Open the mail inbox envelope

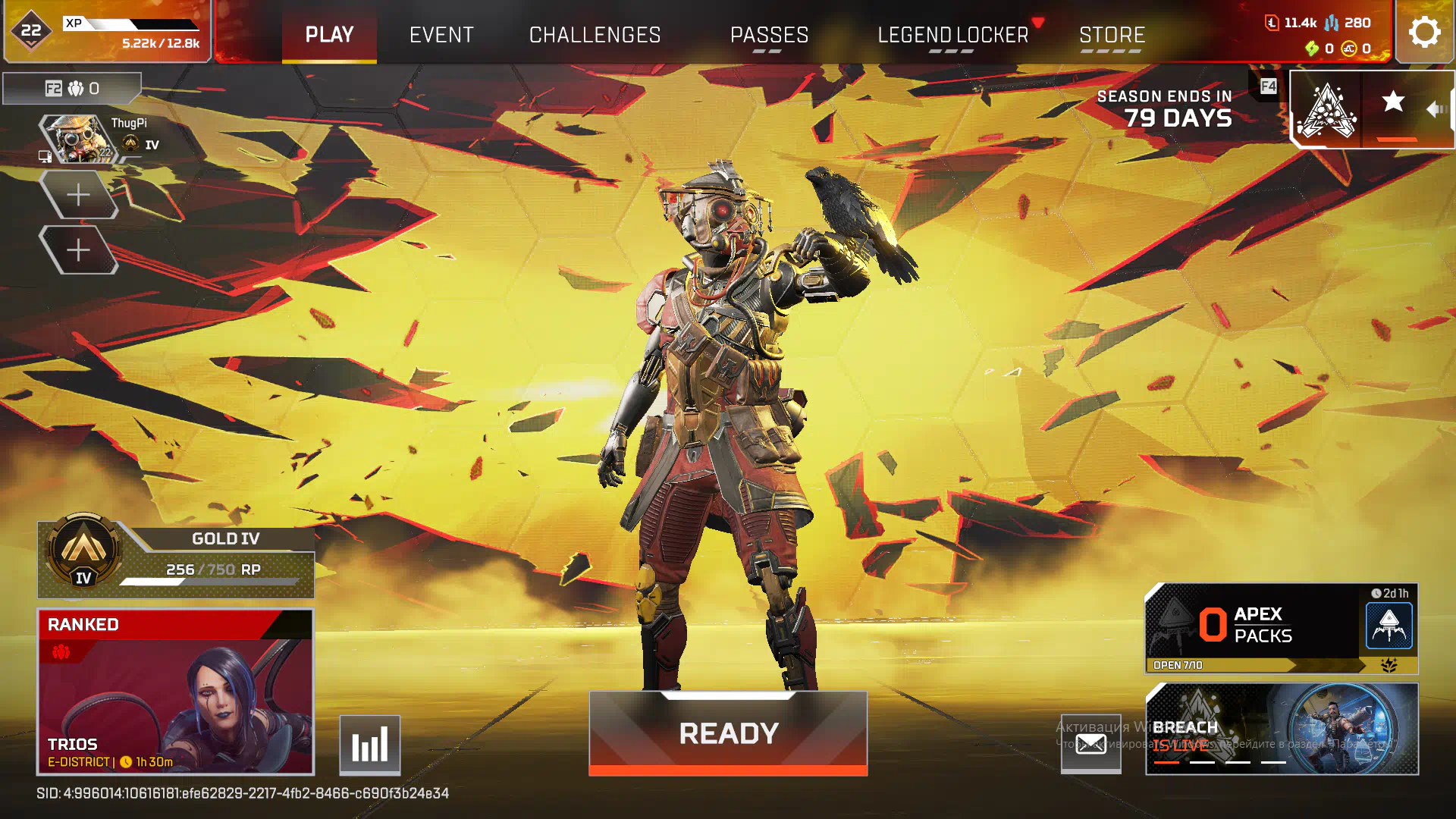pos(1090,744)
